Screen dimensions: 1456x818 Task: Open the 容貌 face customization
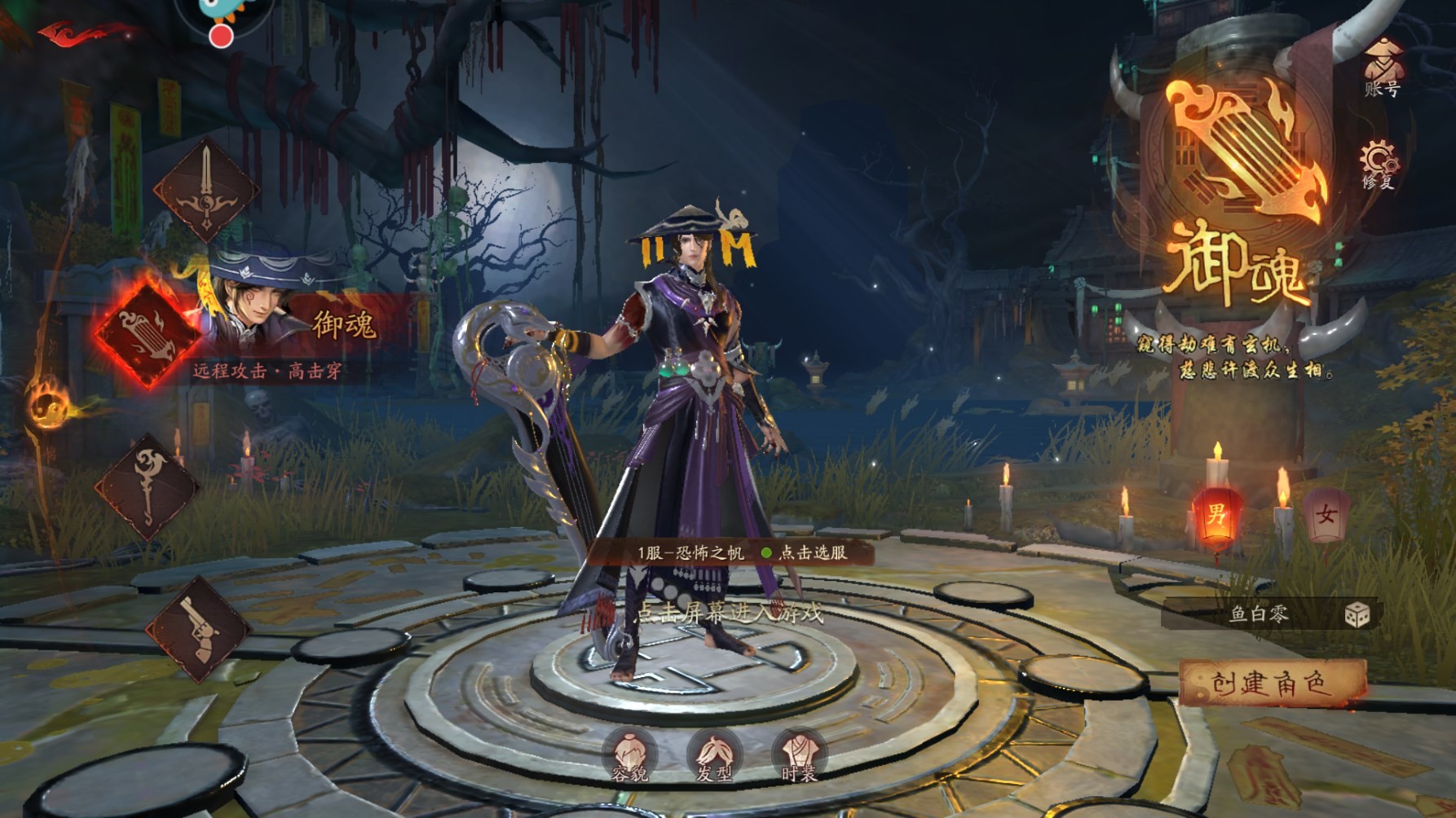630,757
